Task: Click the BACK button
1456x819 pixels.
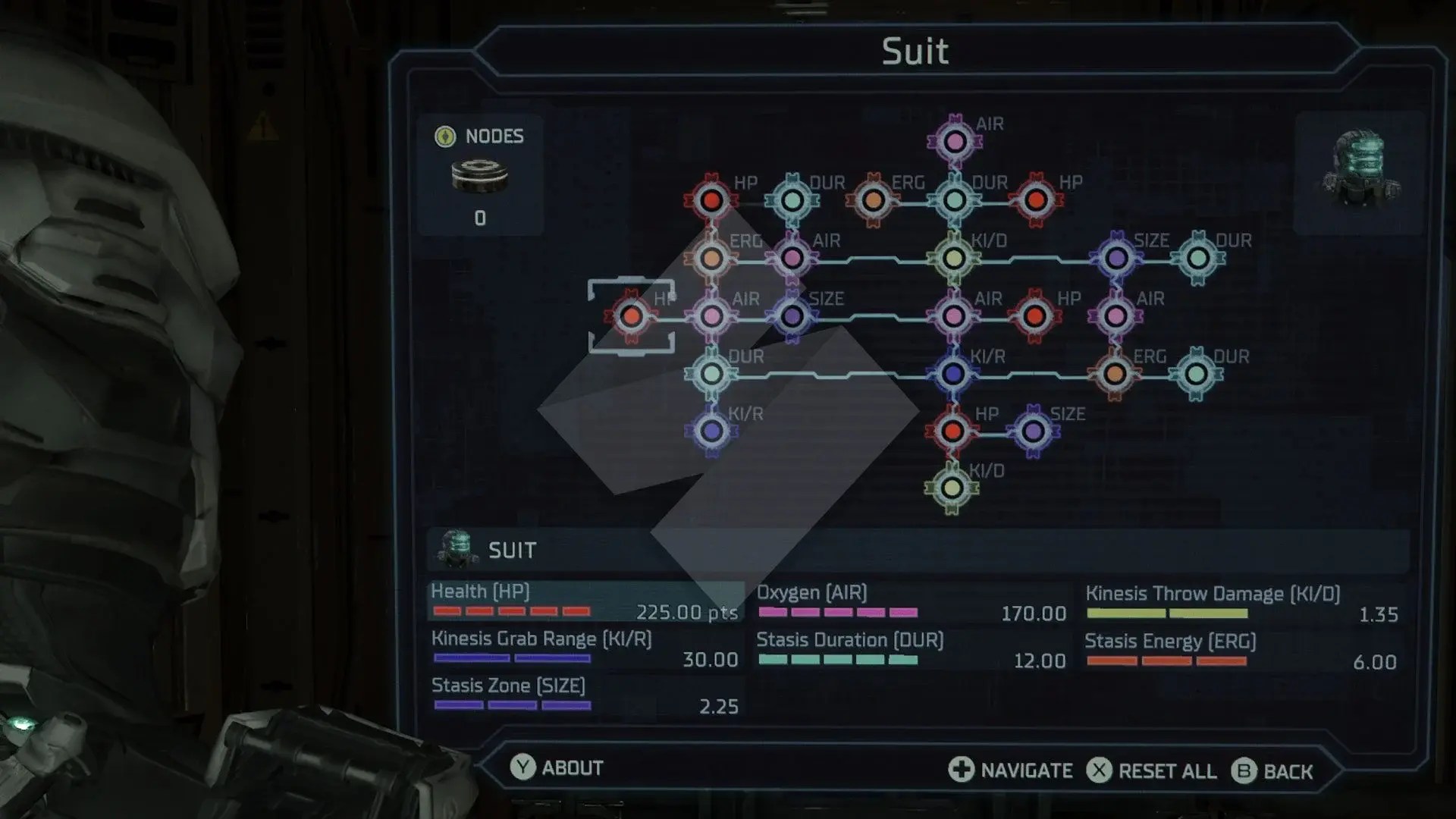Action: [1278, 771]
